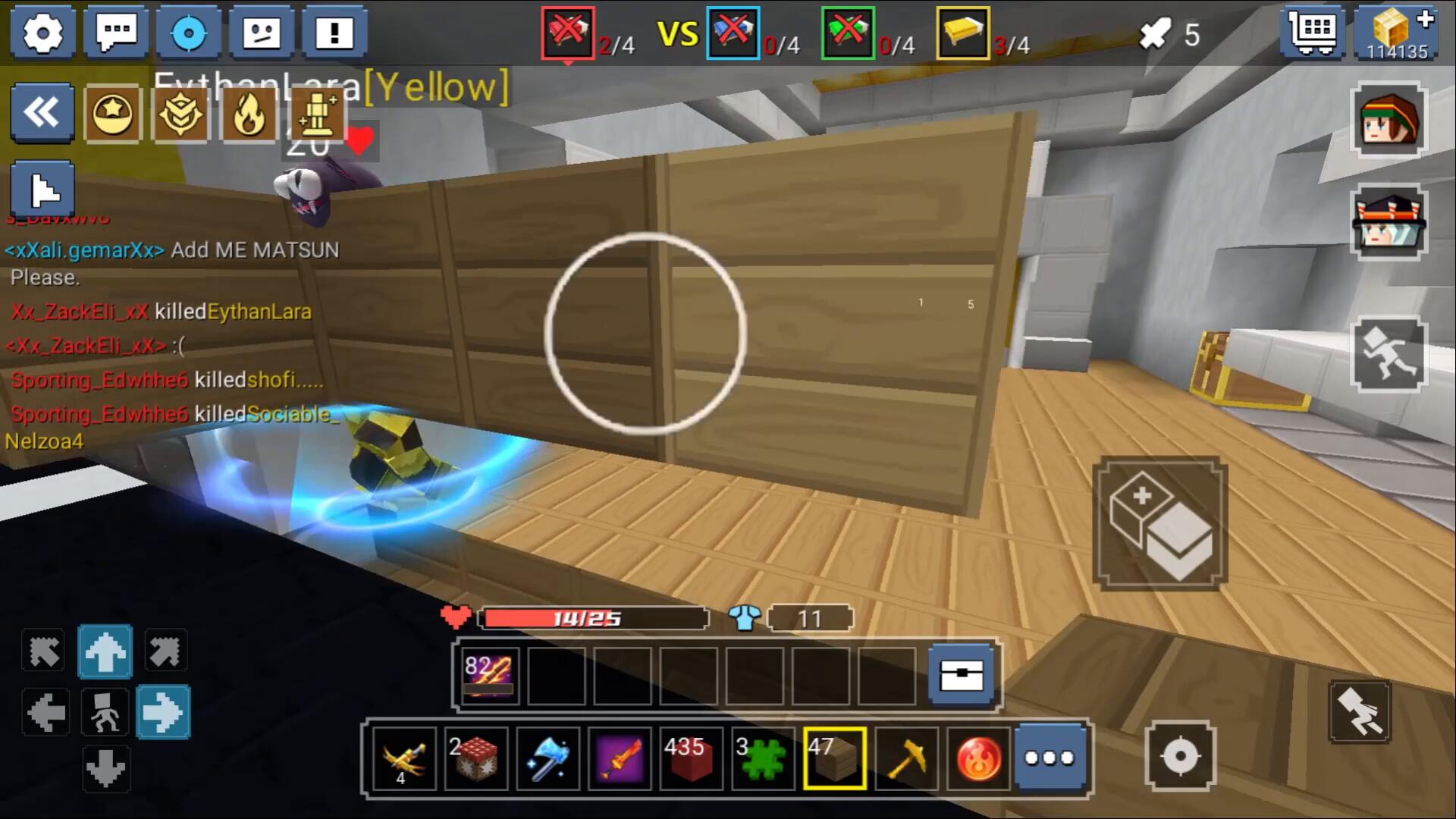Image resolution: width=1456 pixels, height=819 pixels.
Task: Open full inventory with three-dots button
Action: [1050, 759]
